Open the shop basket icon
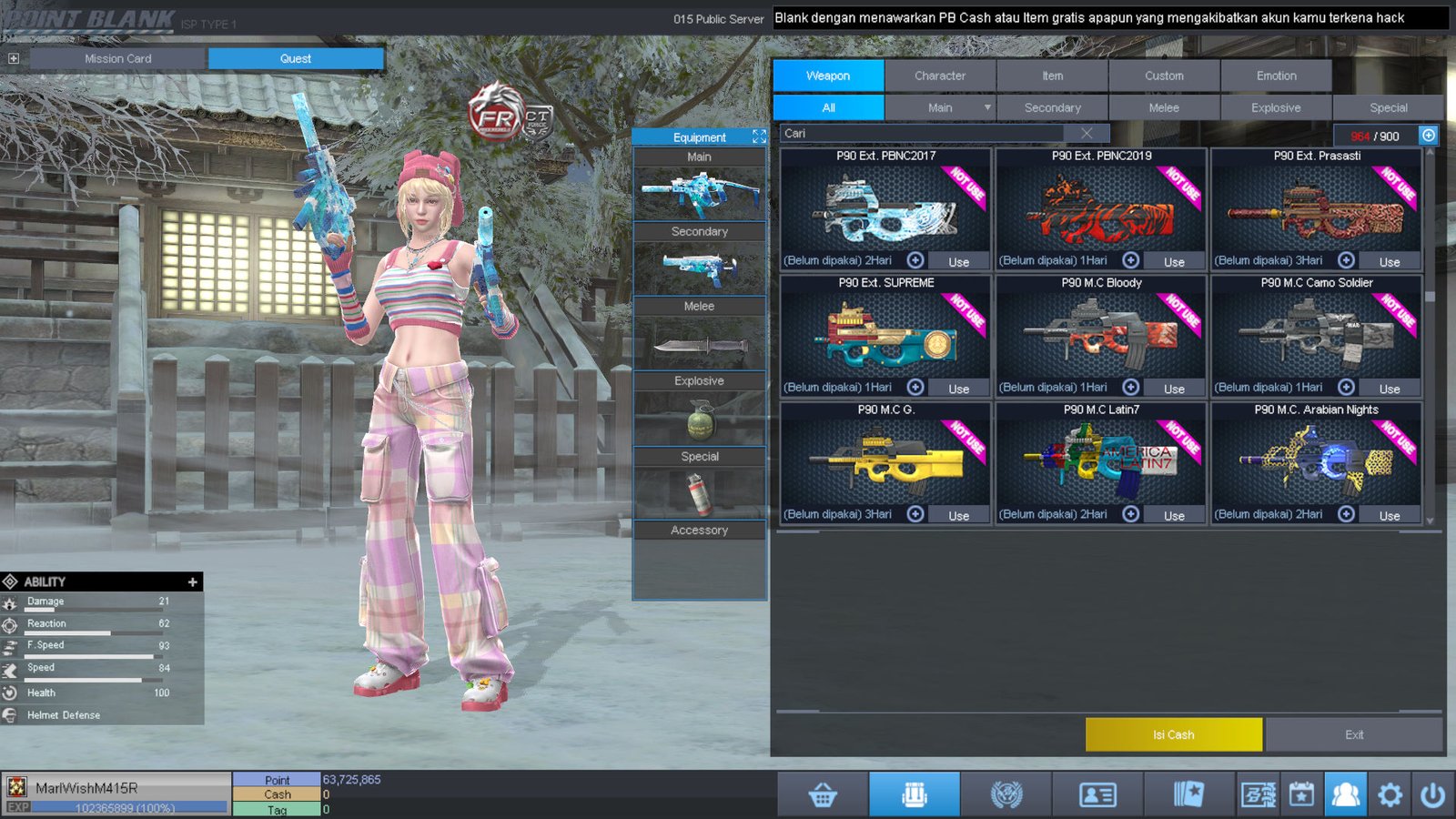The image size is (1456, 819). [823, 794]
